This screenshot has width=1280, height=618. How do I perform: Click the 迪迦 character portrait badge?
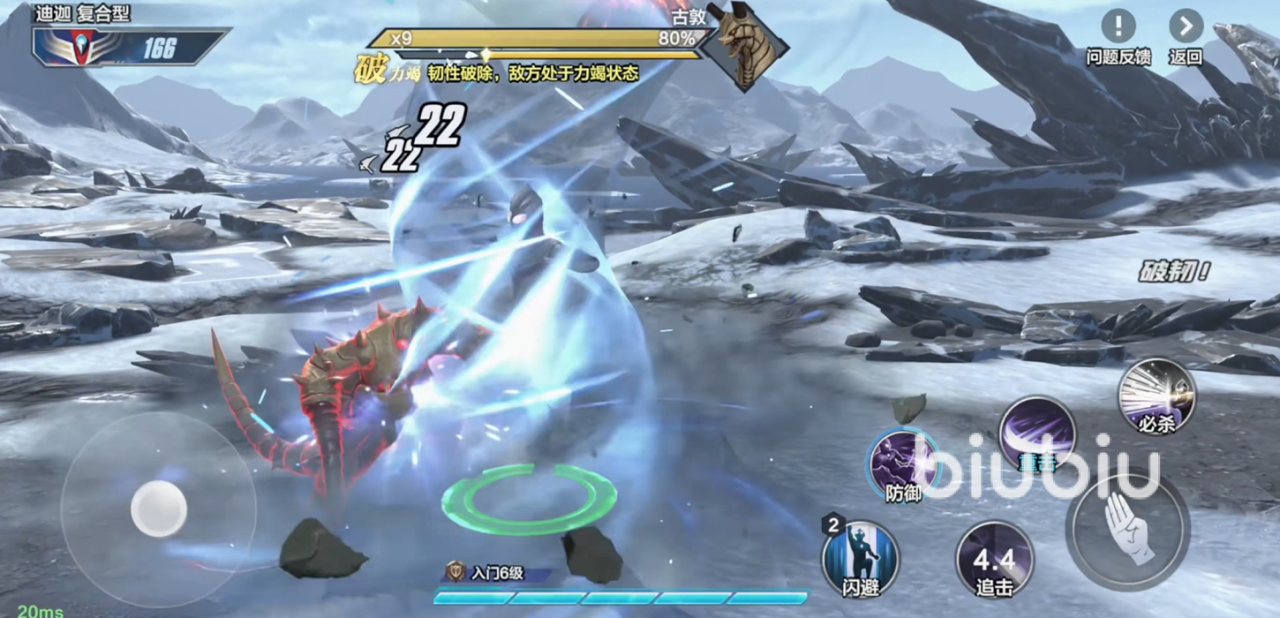(x=81, y=46)
